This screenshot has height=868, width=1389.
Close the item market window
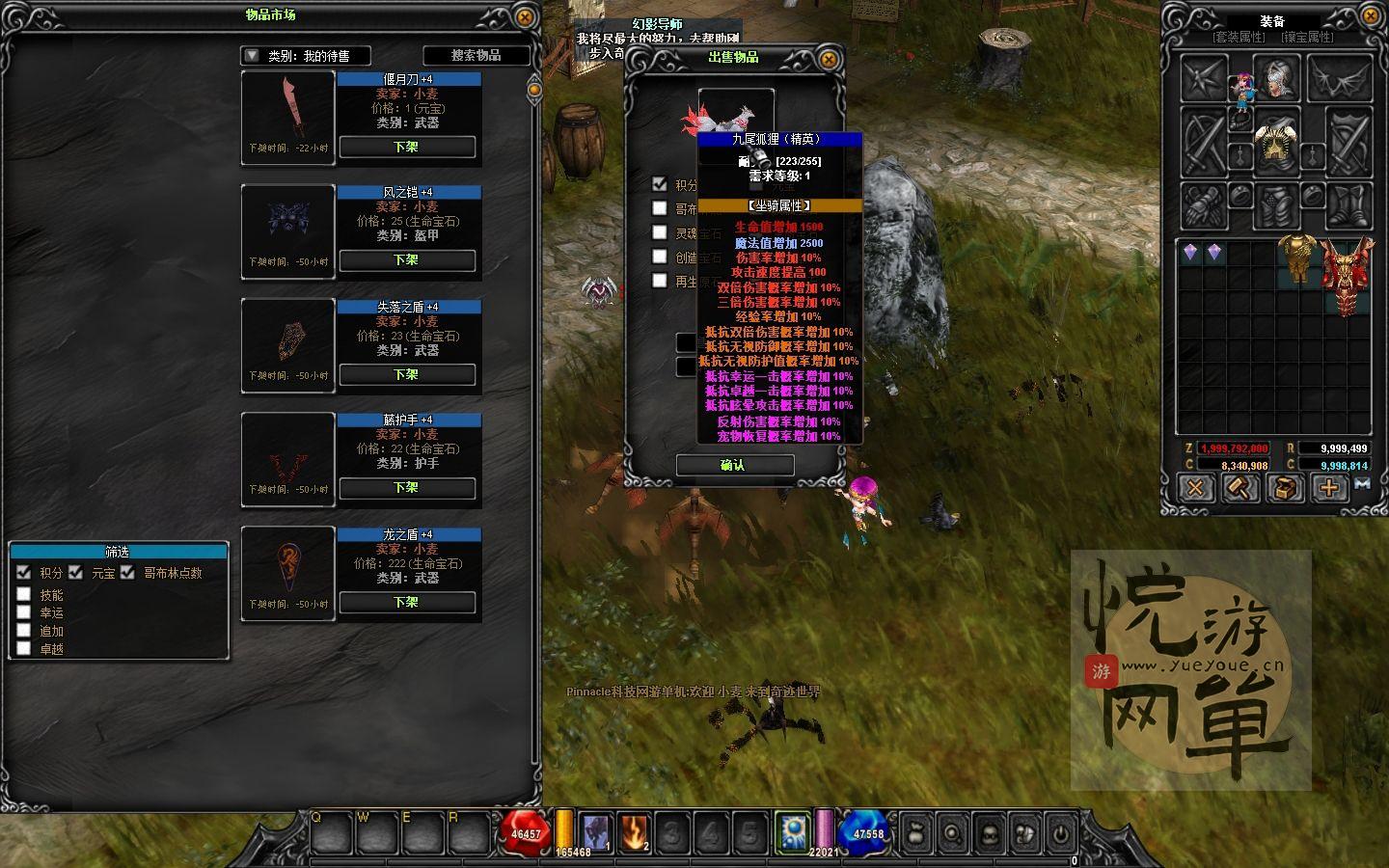(524, 16)
